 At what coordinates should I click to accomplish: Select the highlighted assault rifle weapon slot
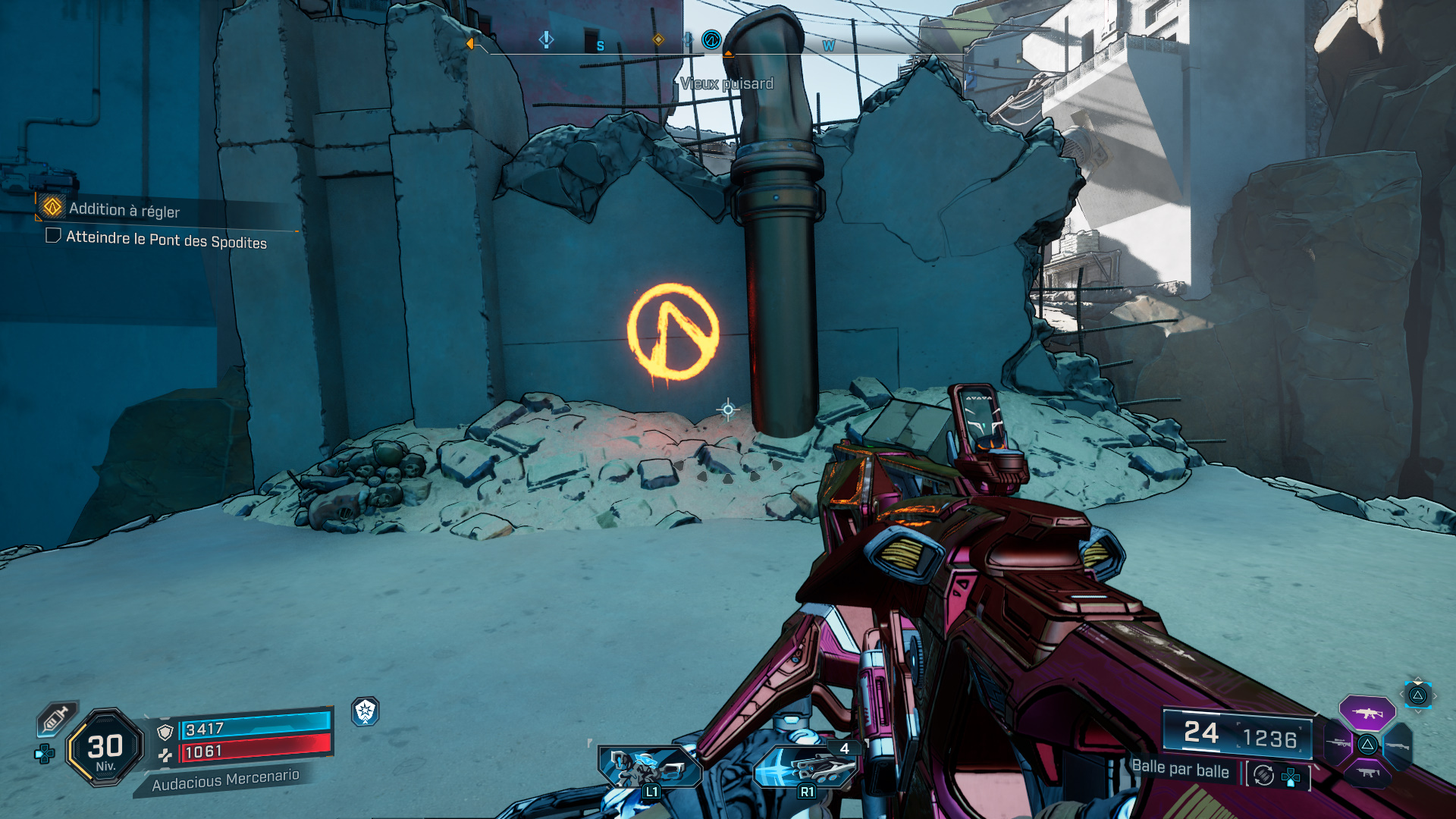(x=1367, y=713)
